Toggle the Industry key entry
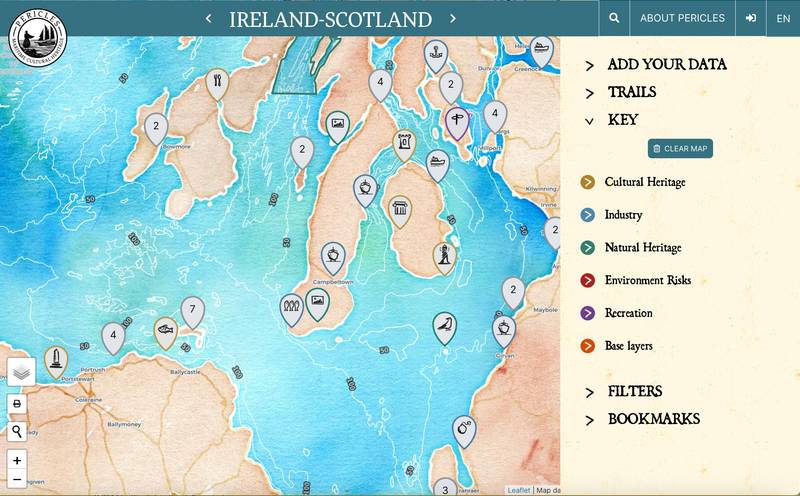 pos(623,215)
